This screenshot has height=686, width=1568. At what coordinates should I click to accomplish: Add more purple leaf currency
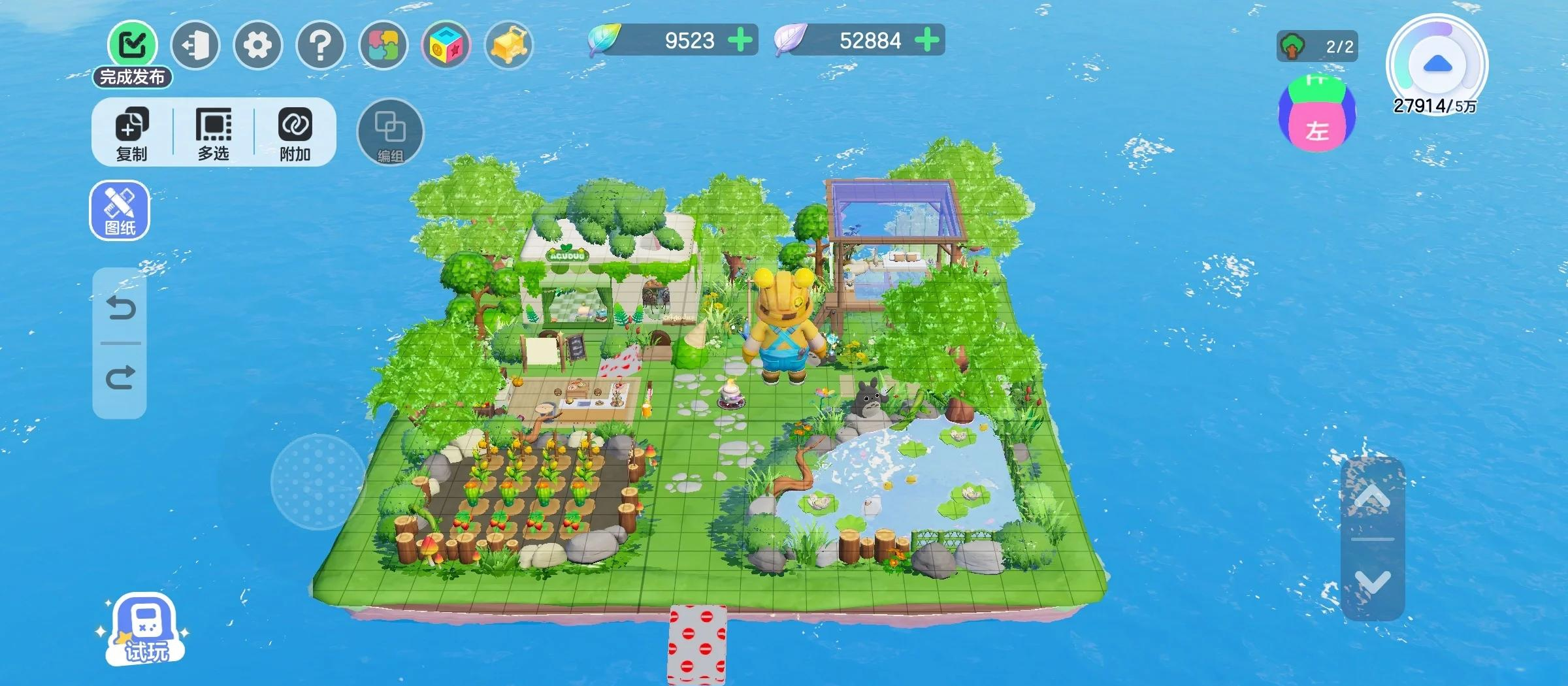[x=927, y=41]
